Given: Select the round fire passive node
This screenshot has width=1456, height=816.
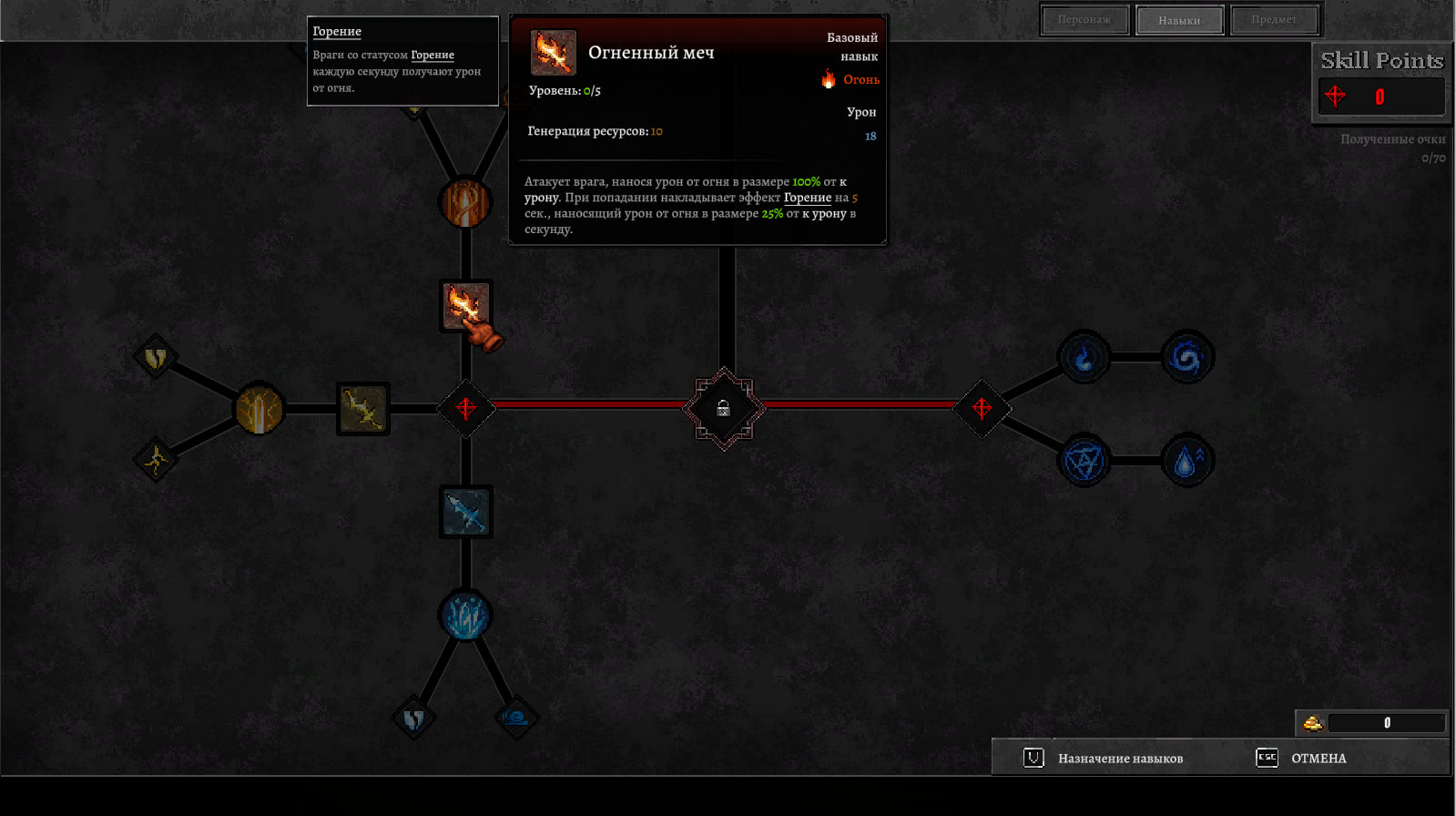Looking at the screenshot, I should [x=465, y=202].
